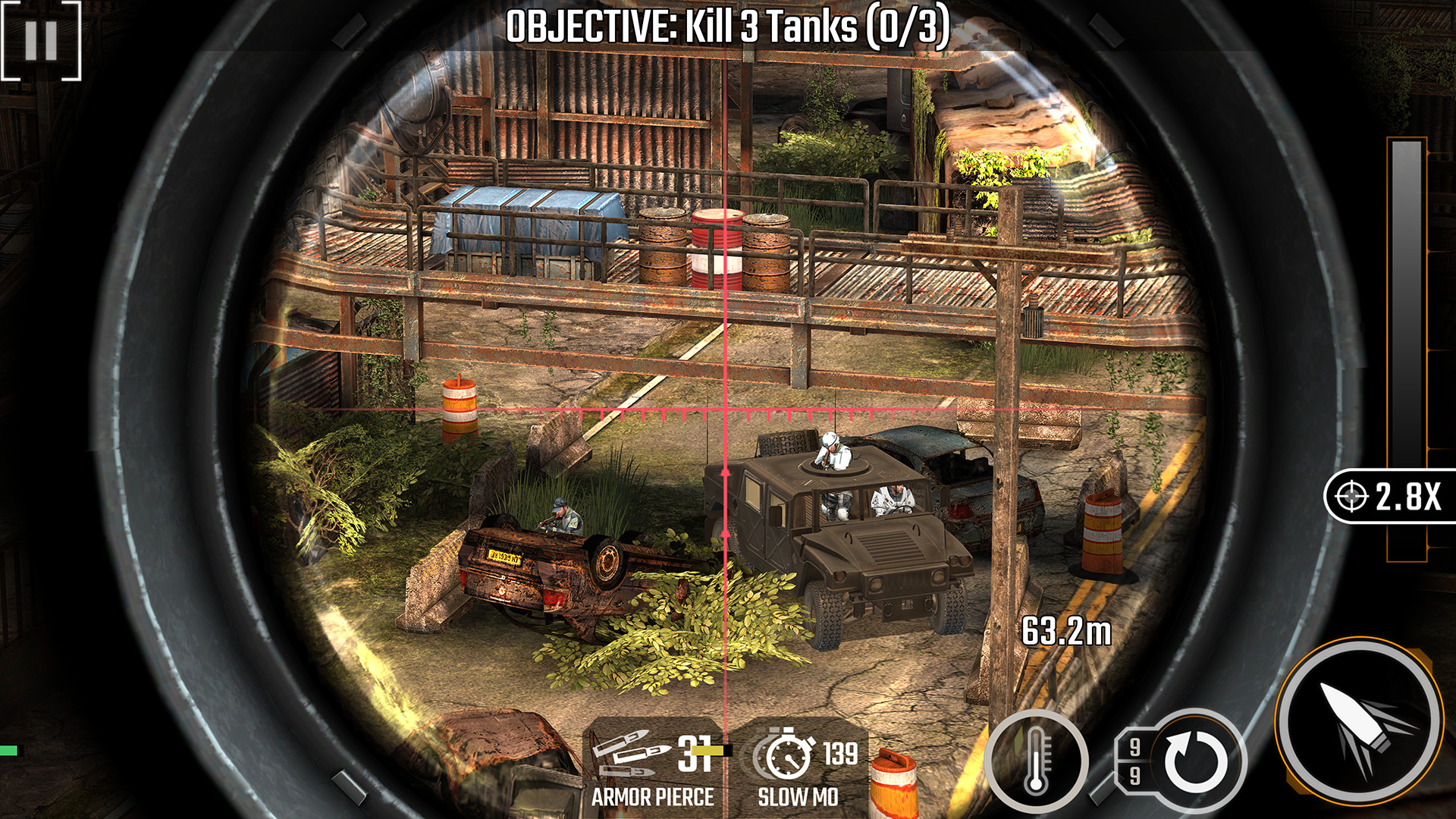Click the red-and-white striped barrel
The width and height of the screenshot is (1456, 819).
tap(716, 241)
